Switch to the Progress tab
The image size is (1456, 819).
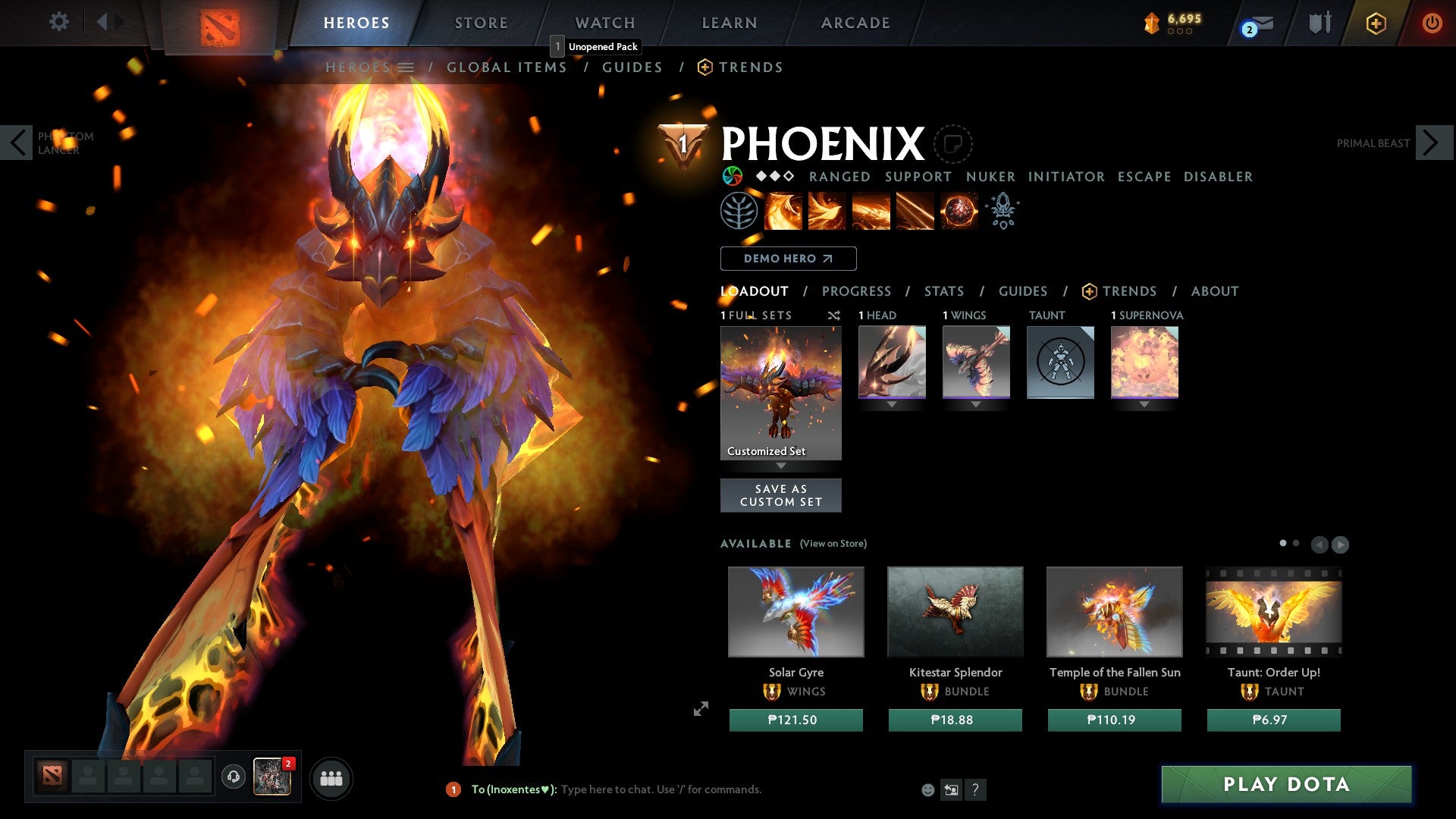(x=857, y=291)
